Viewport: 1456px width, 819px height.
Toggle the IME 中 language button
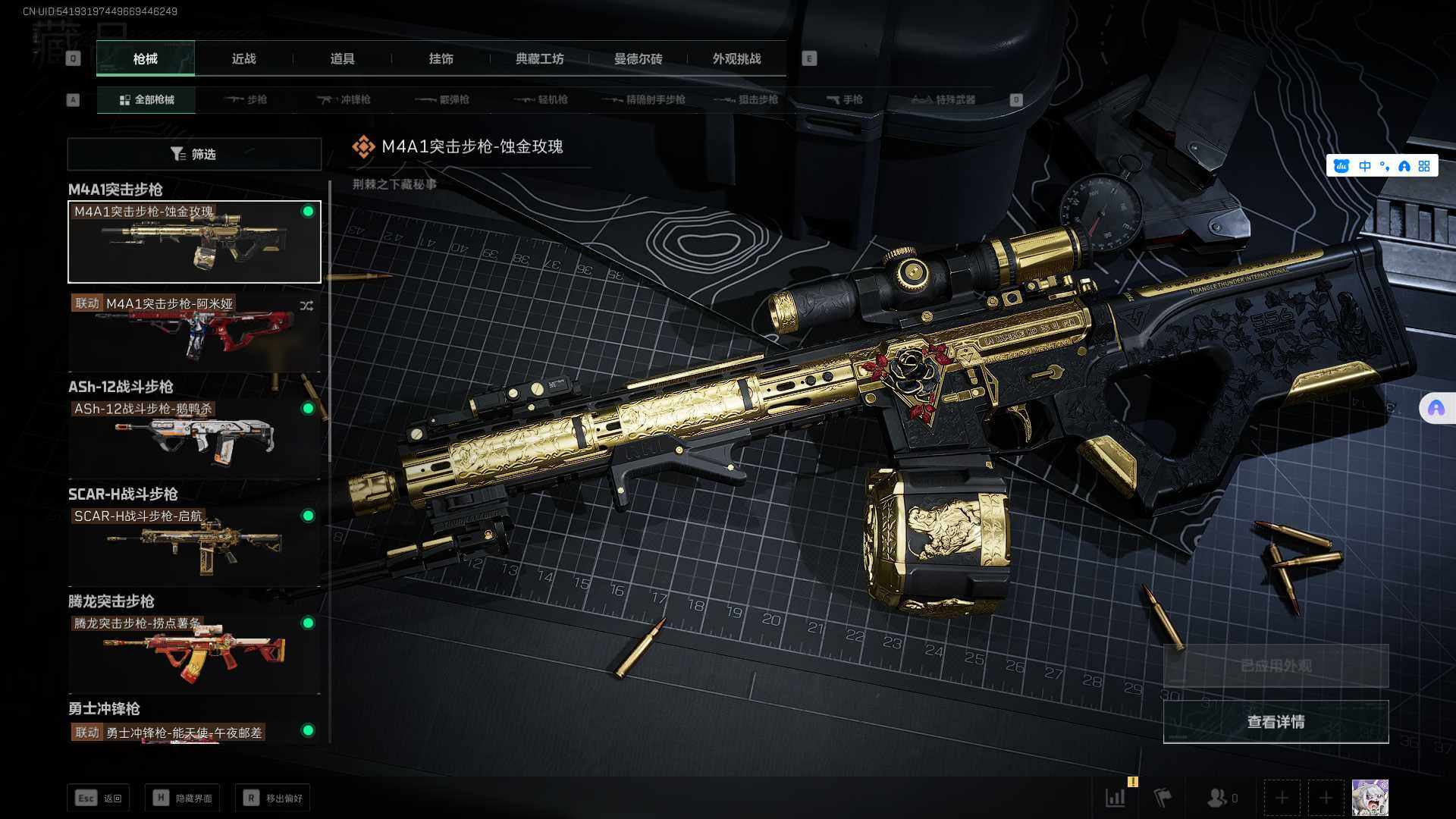coord(1365,166)
